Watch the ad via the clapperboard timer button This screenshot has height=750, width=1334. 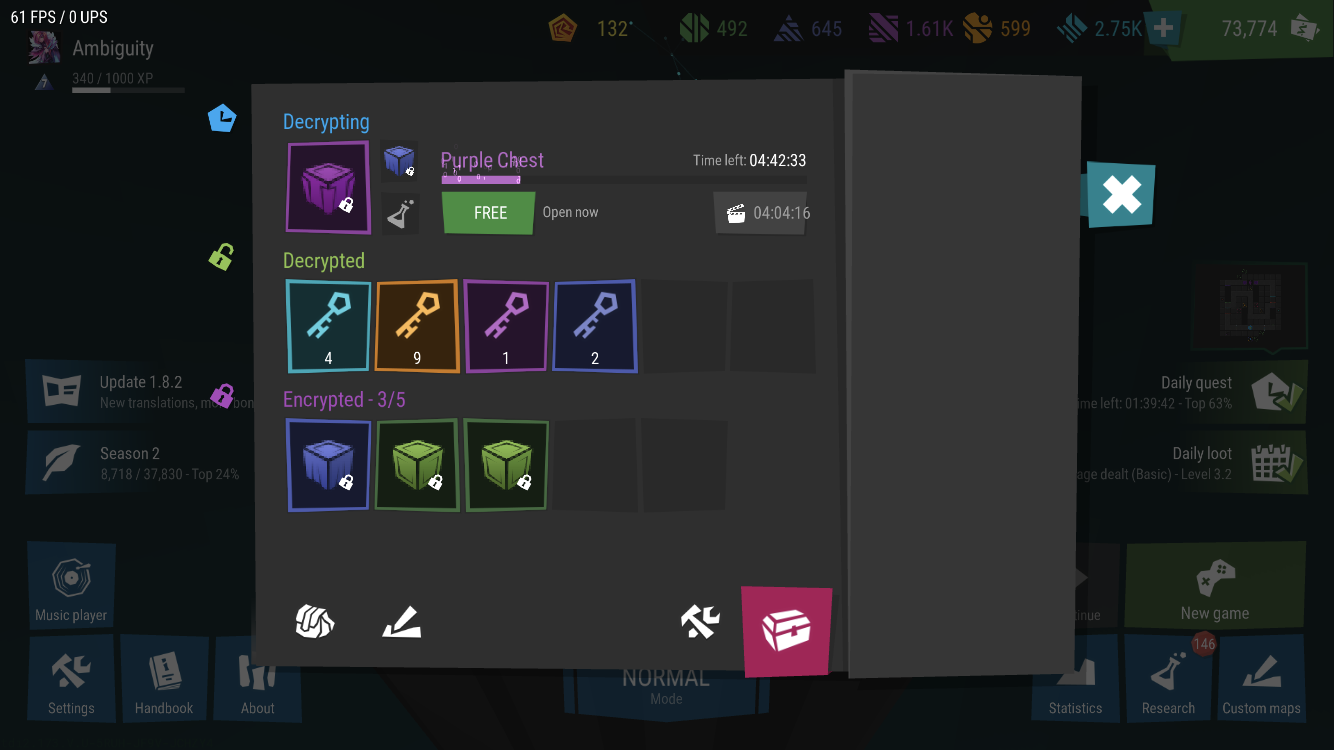click(760, 213)
